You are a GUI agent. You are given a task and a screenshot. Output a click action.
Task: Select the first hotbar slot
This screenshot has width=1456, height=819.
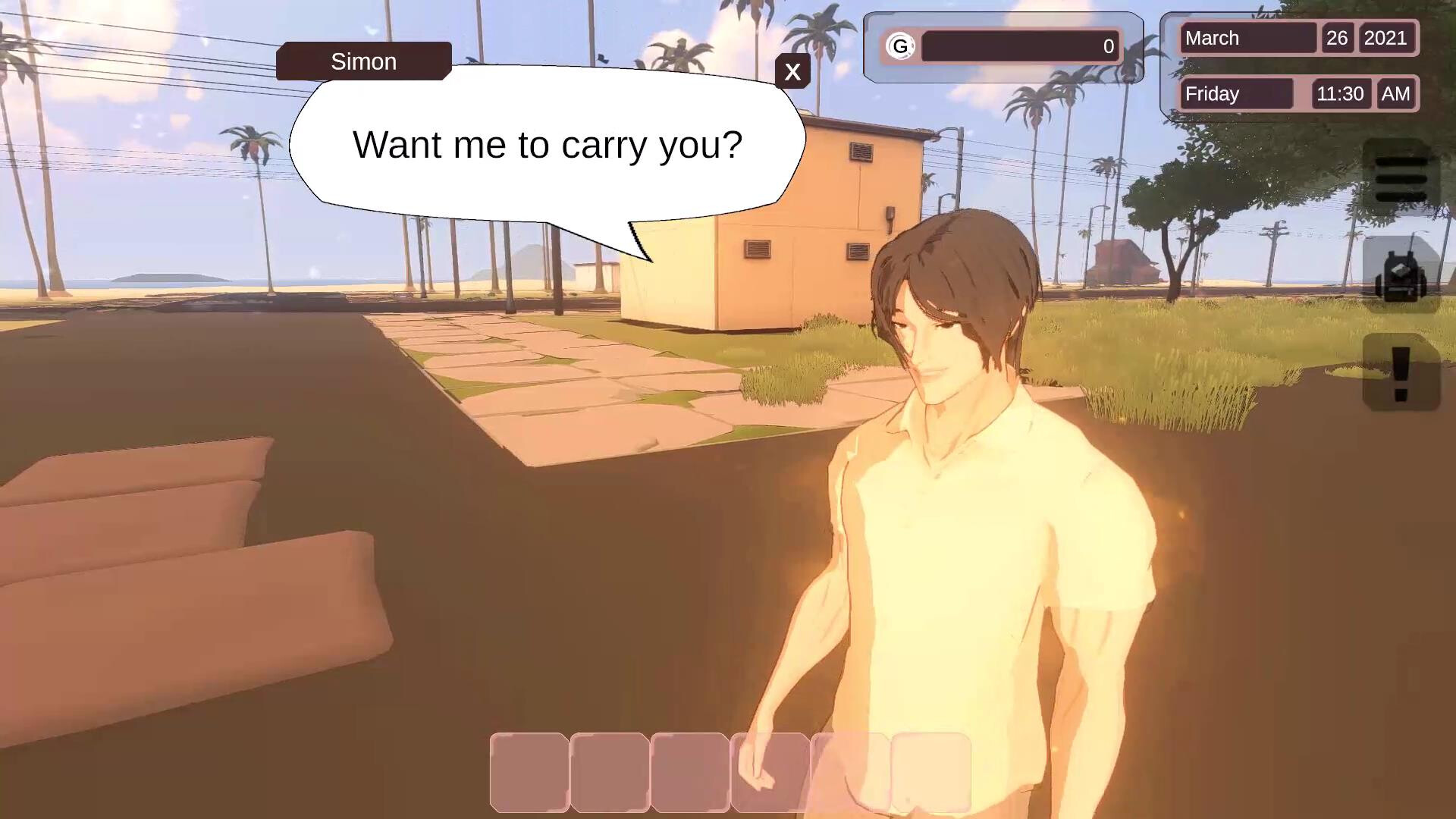coord(529,772)
